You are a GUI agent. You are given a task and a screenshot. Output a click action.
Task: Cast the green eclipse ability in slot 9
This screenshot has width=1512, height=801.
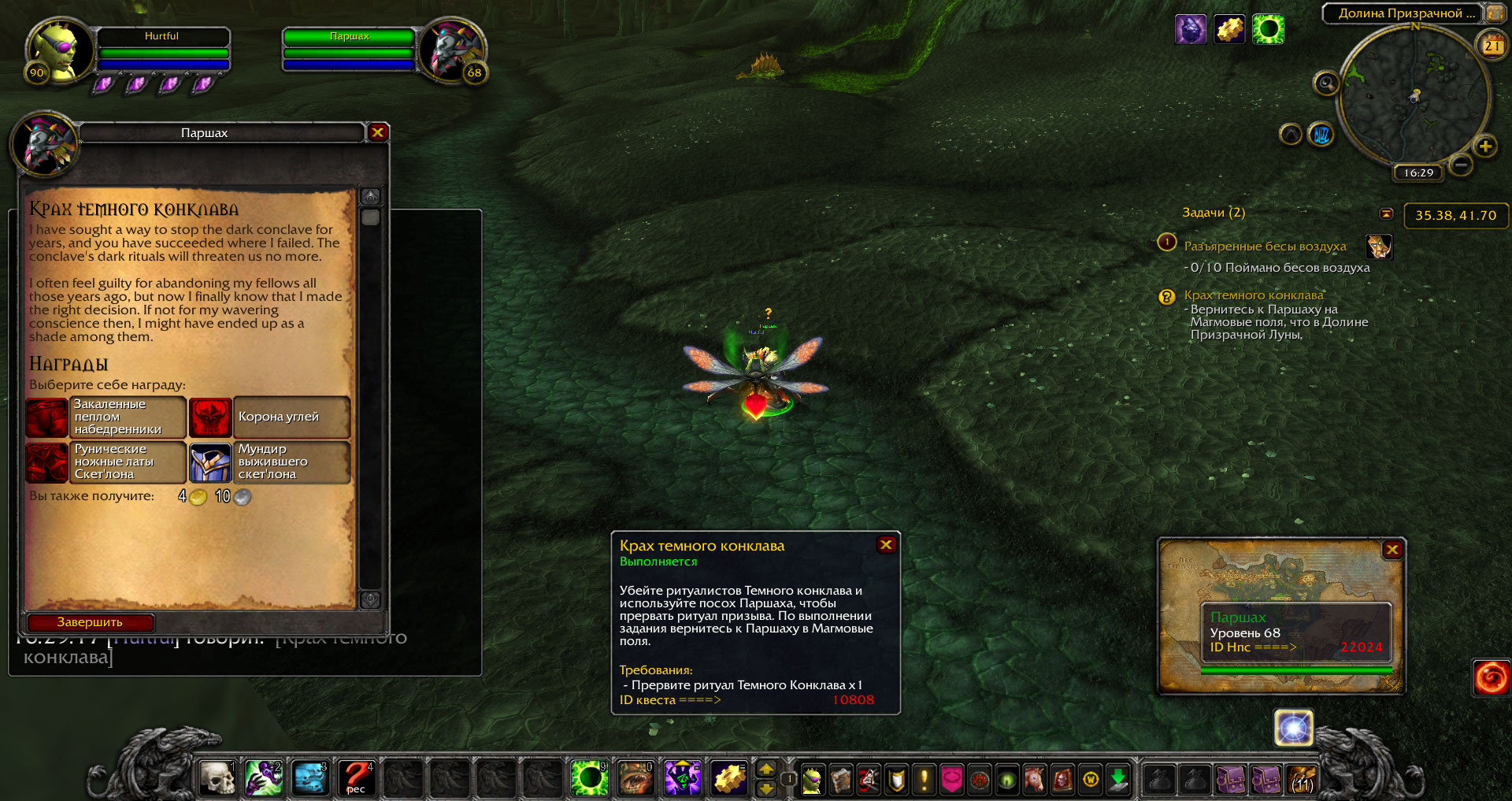click(x=588, y=777)
